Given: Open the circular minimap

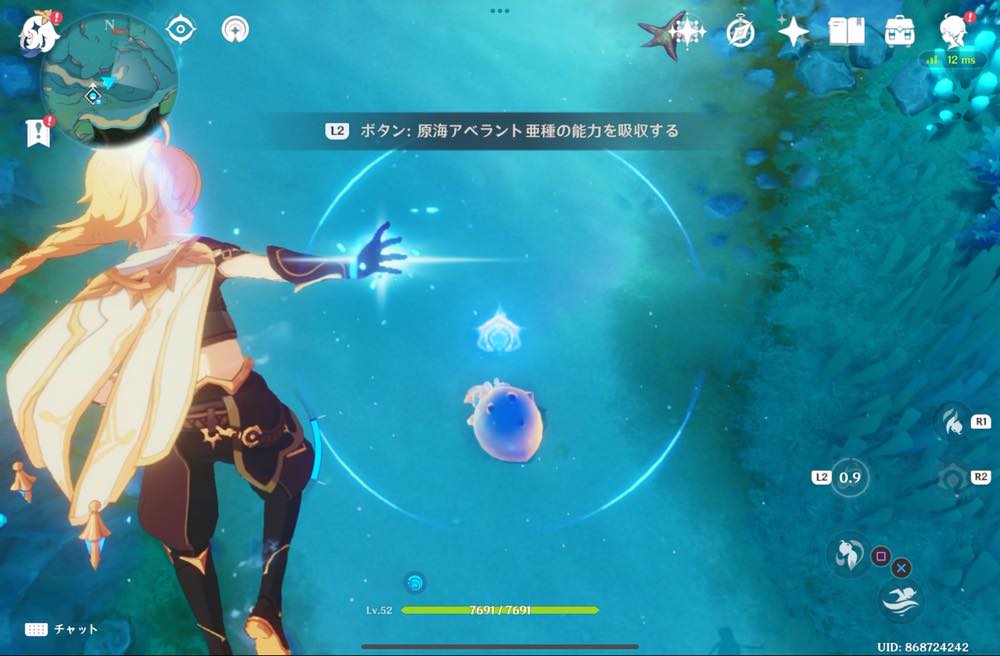Looking at the screenshot, I should (108, 80).
